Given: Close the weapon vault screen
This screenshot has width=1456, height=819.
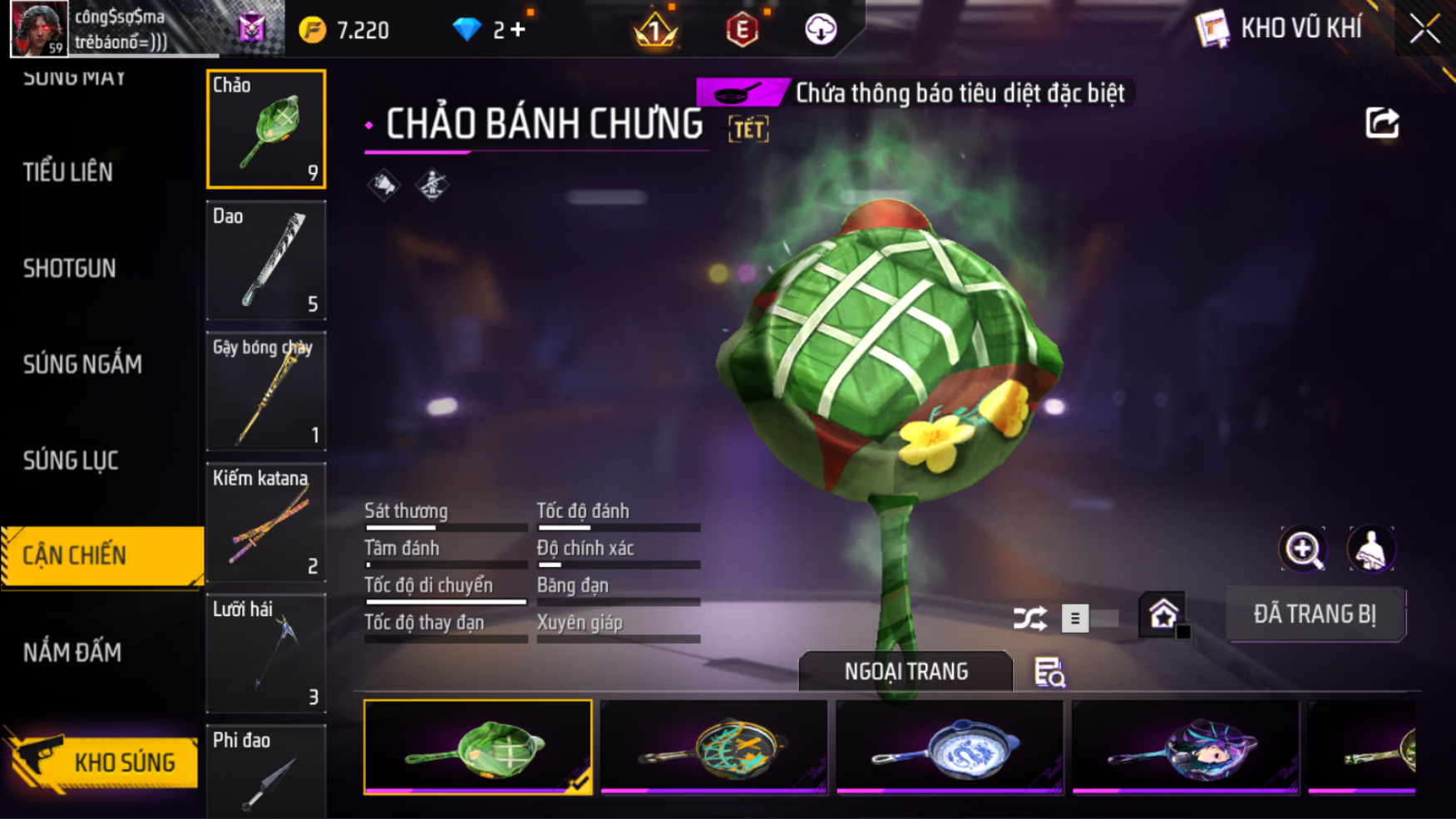Looking at the screenshot, I should (x=1424, y=29).
